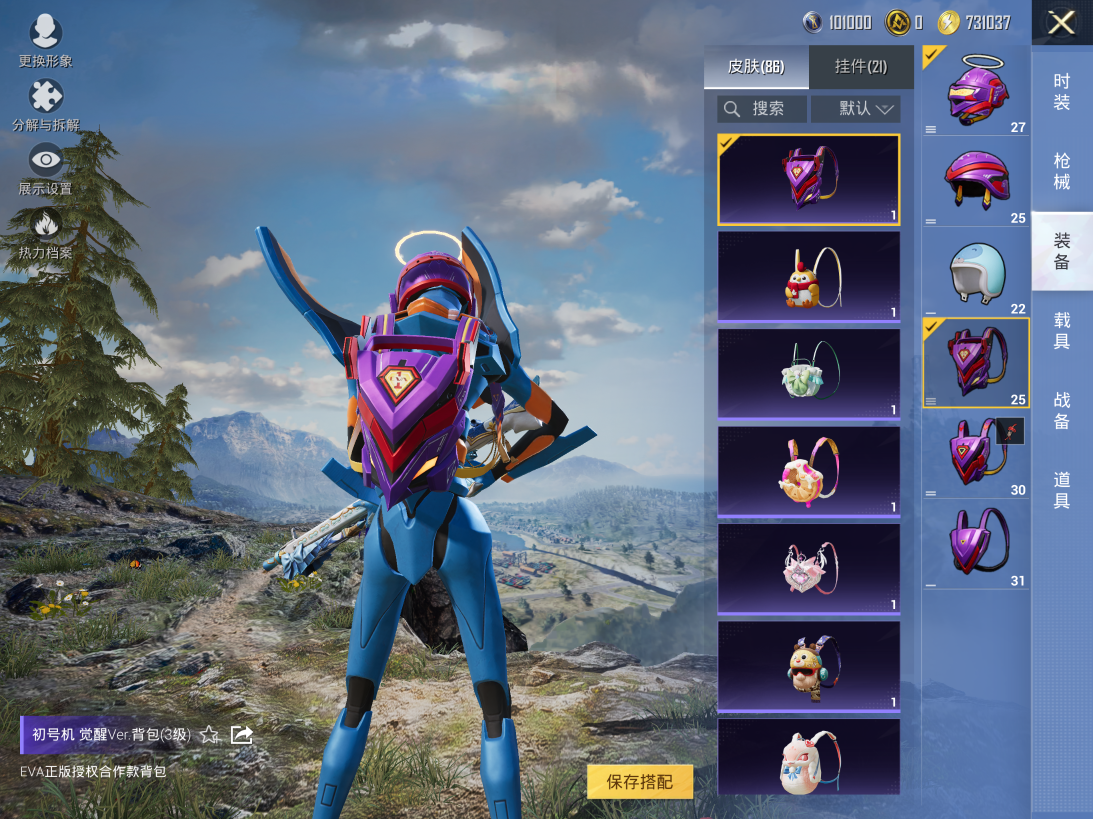Switch to the 皮肤(86) skins tab

[x=756, y=67]
